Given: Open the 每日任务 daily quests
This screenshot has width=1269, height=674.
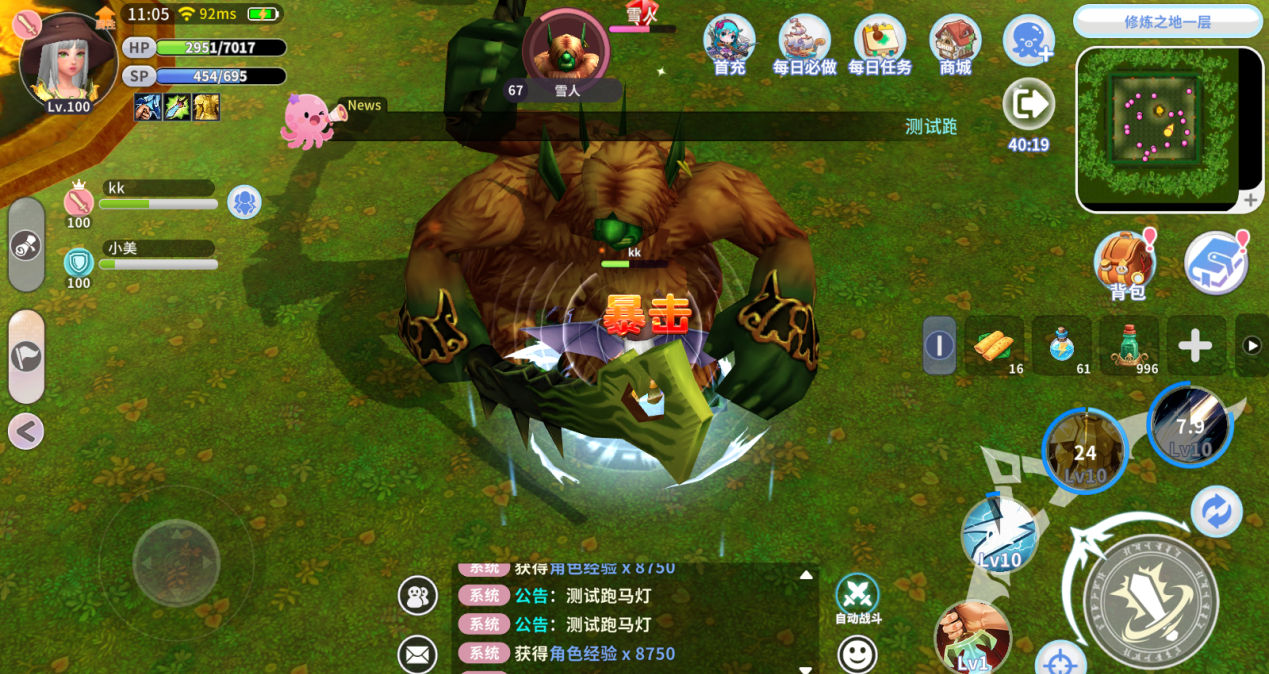Looking at the screenshot, I should pos(879,42).
